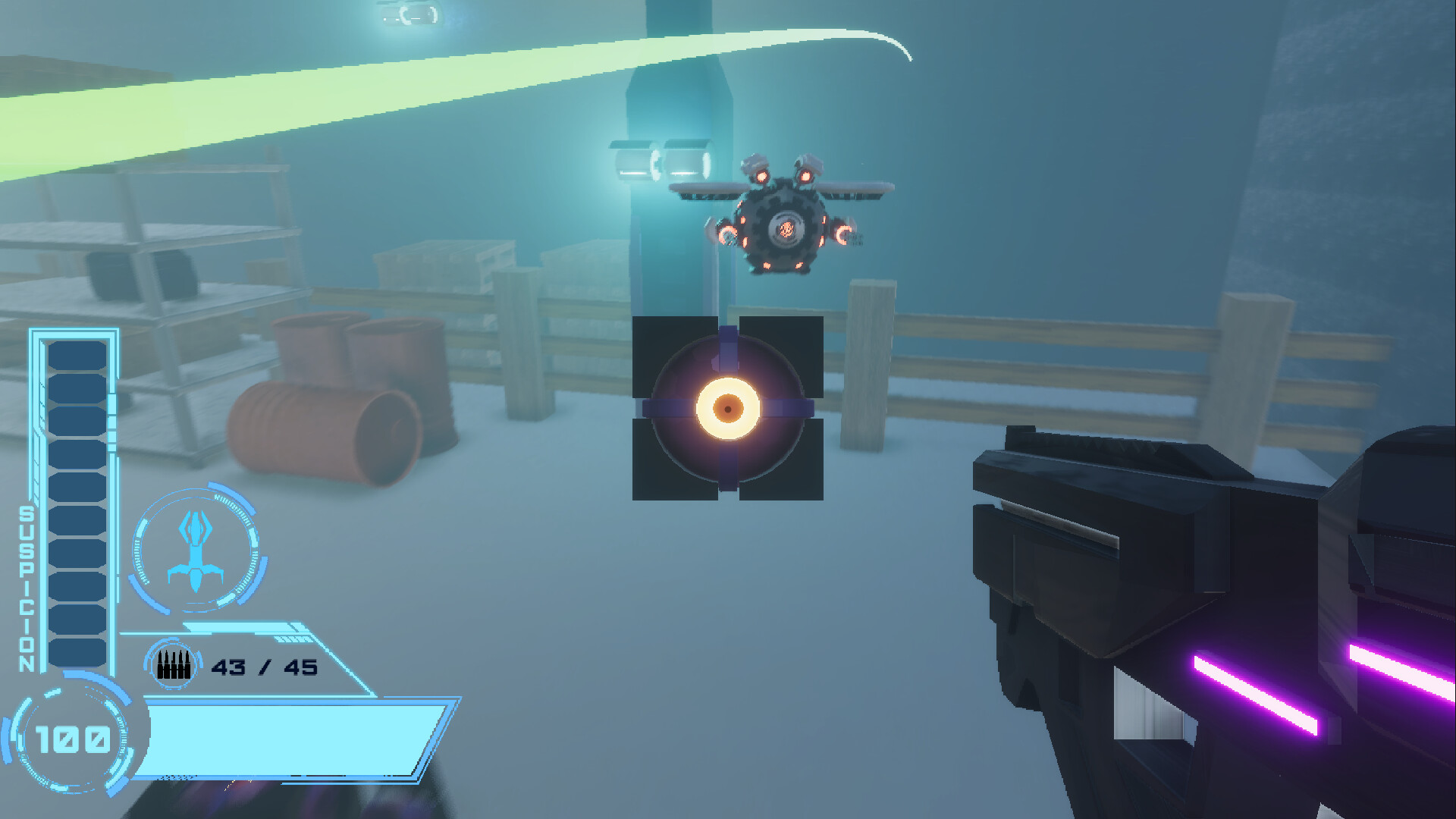
Task: Select the weapon icon in the circular HUD
Action: pyautogui.click(x=196, y=549)
